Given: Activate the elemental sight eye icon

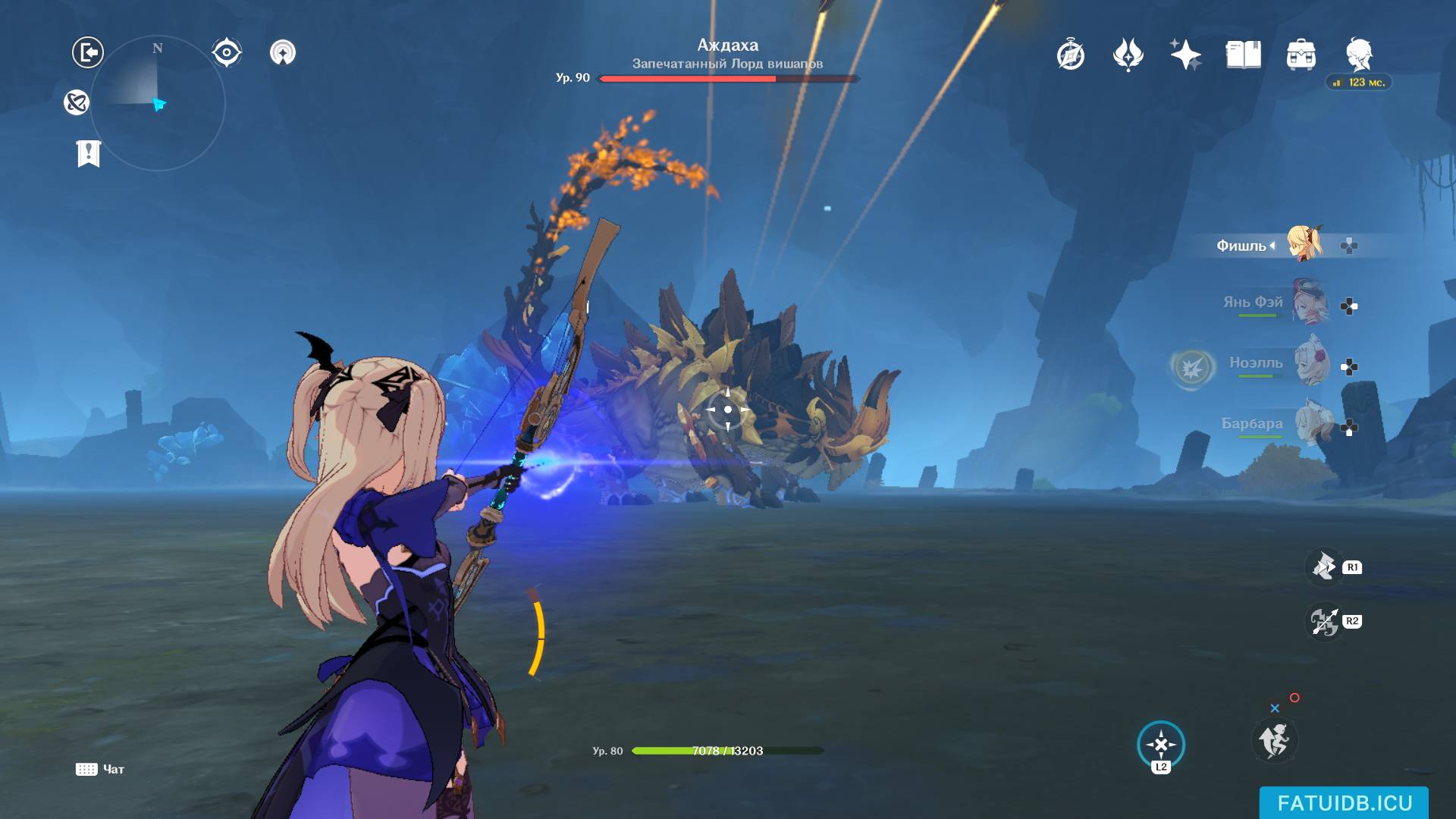Looking at the screenshot, I should coord(226,52).
